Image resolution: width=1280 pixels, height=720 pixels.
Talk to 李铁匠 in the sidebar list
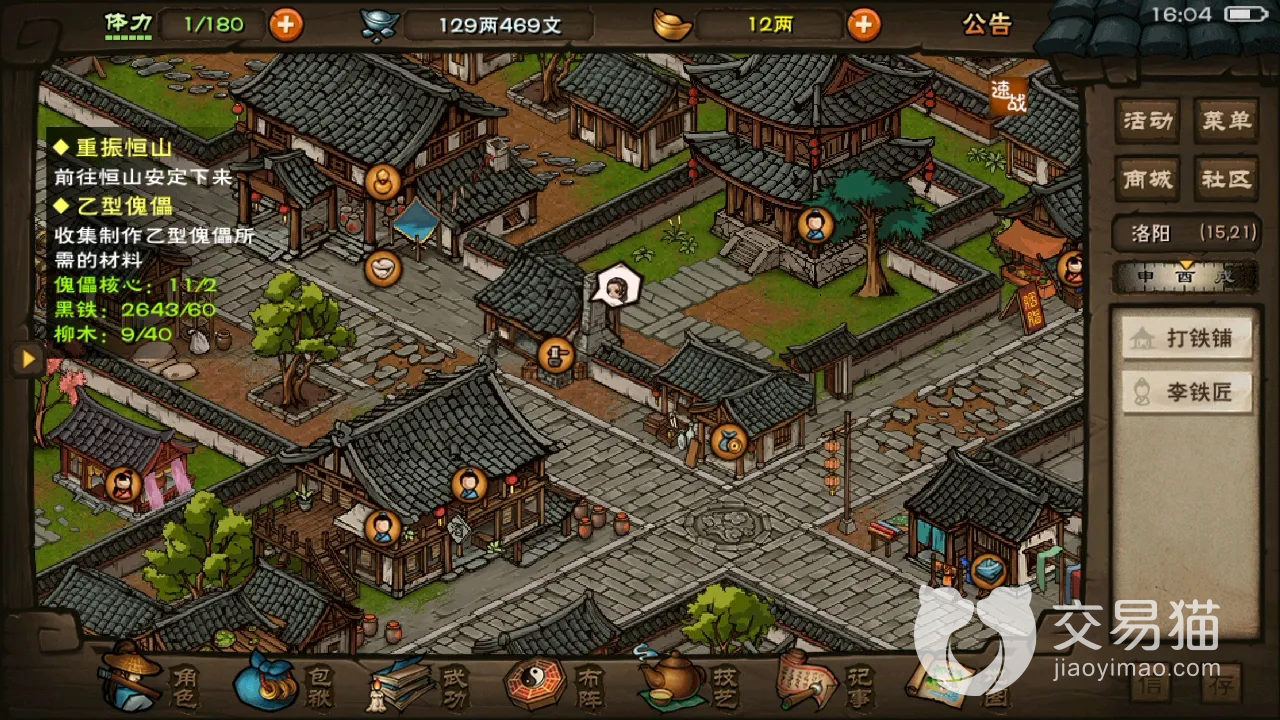tap(1186, 391)
